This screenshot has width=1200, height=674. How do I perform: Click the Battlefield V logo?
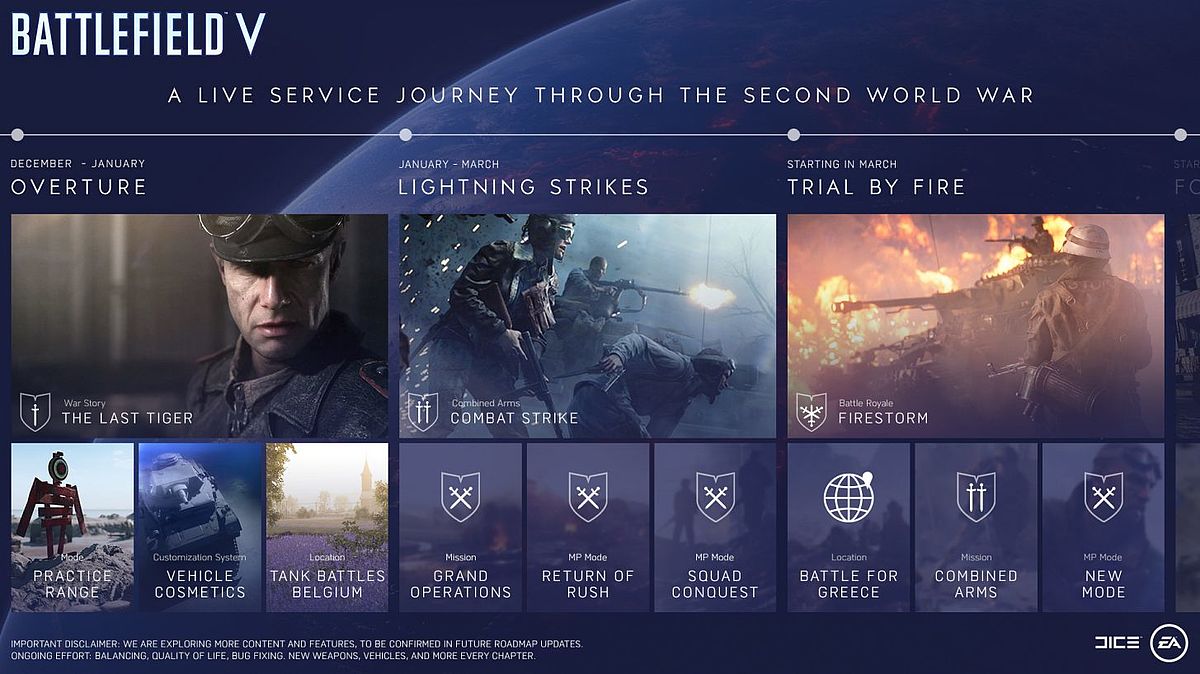click(138, 35)
